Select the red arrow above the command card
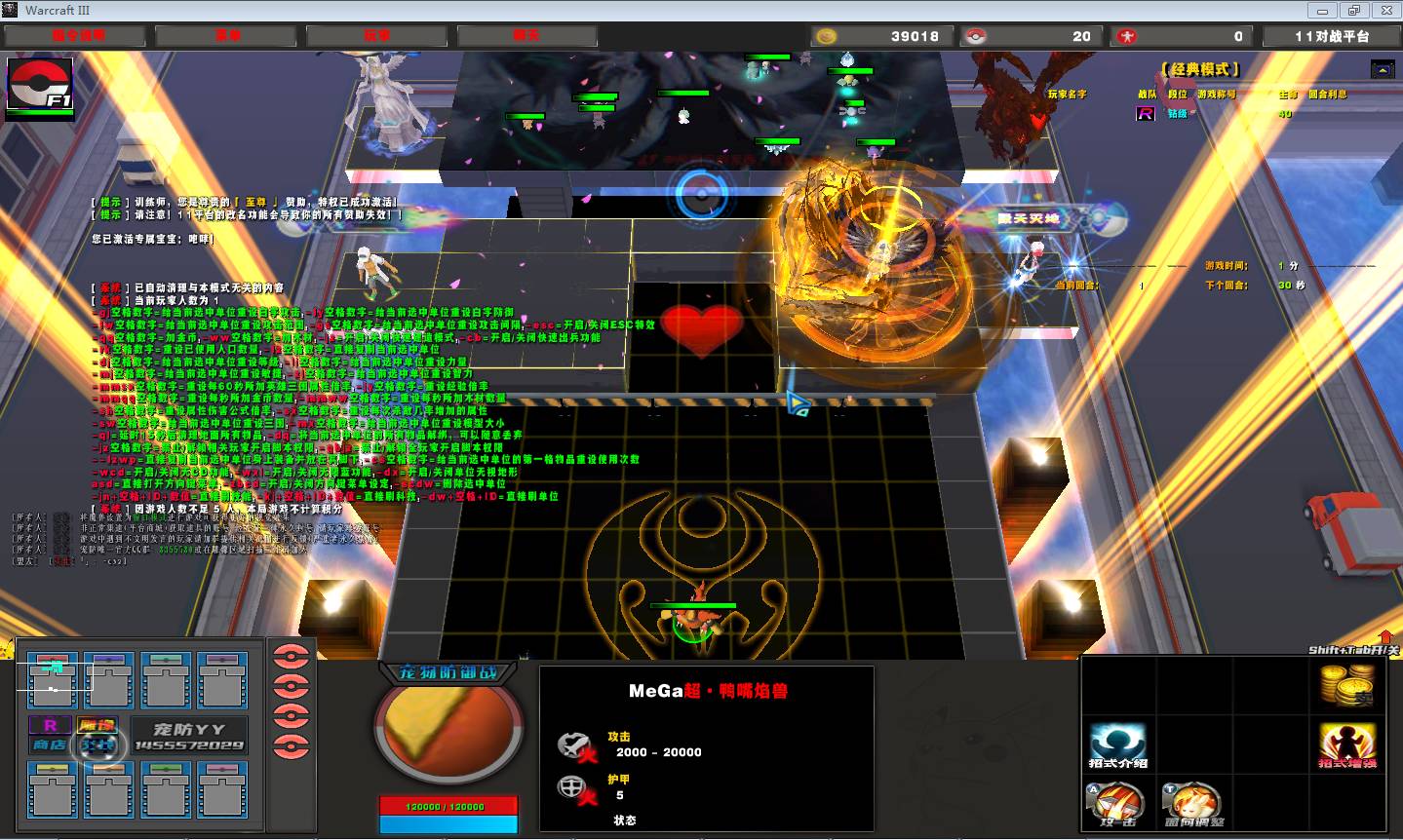This screenshot has height=840, width=1403. pyautogui.click(x=1386, y=636)
